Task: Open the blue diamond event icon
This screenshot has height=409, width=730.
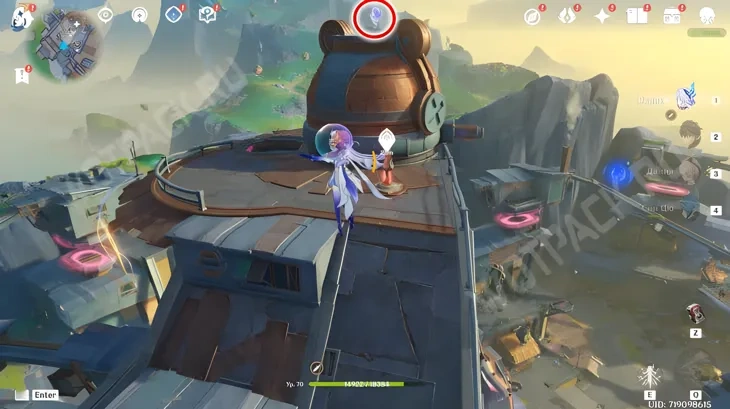Action: (173, 15)
